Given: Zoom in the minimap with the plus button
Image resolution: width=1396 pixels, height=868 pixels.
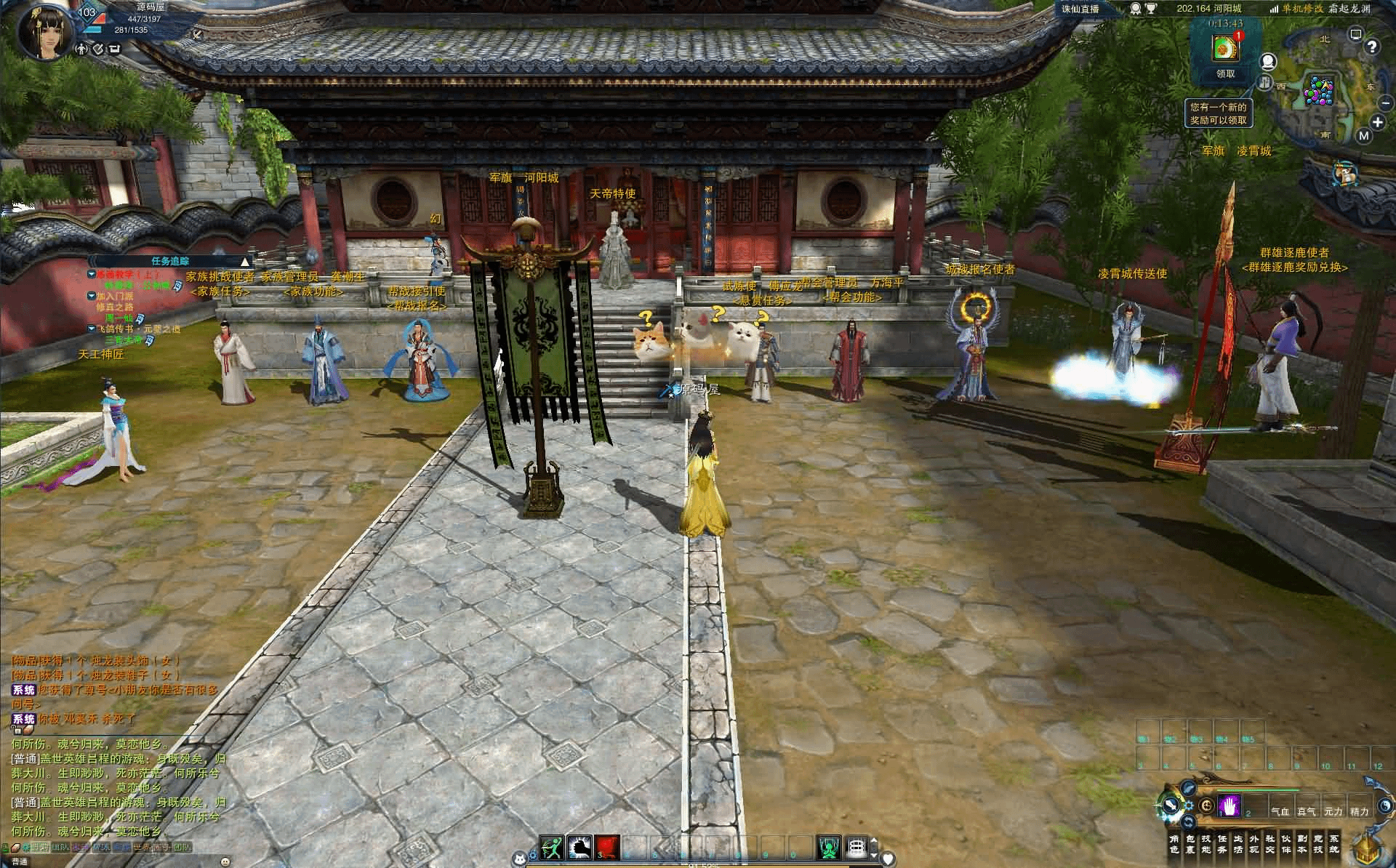Looking at the screenshot, I should pyautogui.click(x=1377, y=122).
